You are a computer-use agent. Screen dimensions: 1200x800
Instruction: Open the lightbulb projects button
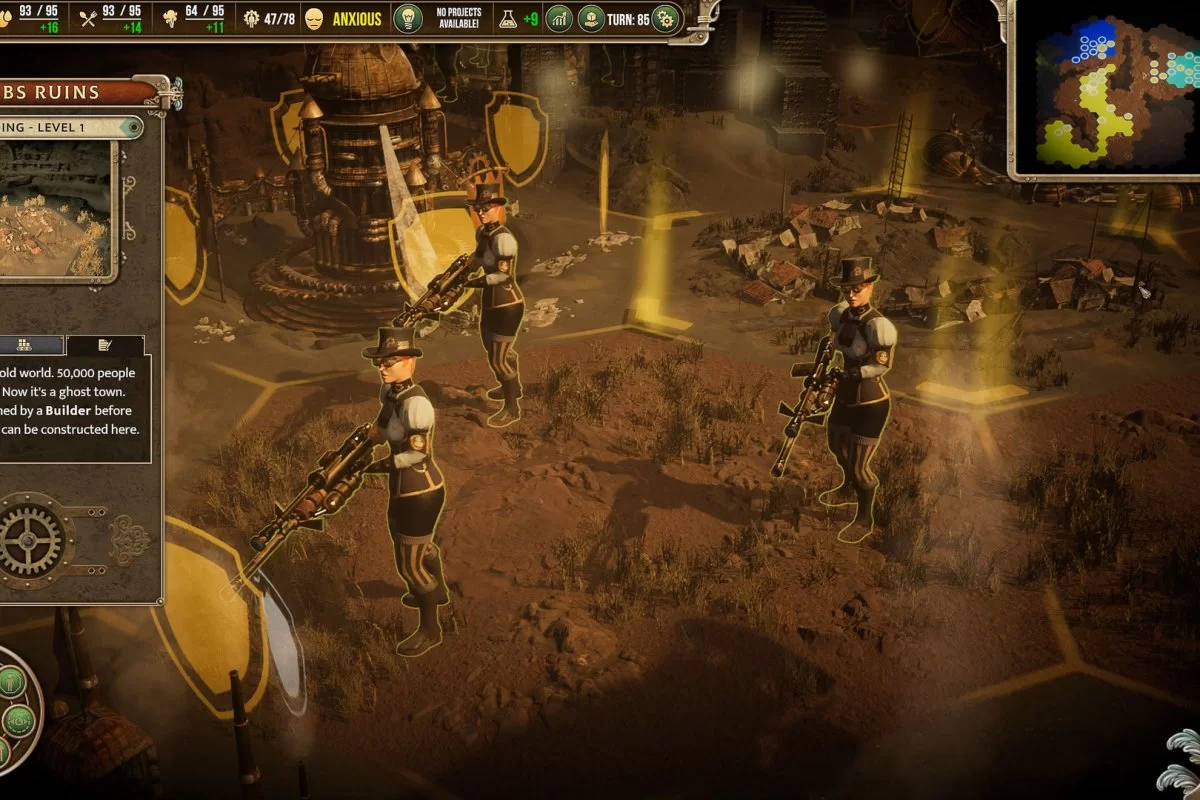click(407, 18)
